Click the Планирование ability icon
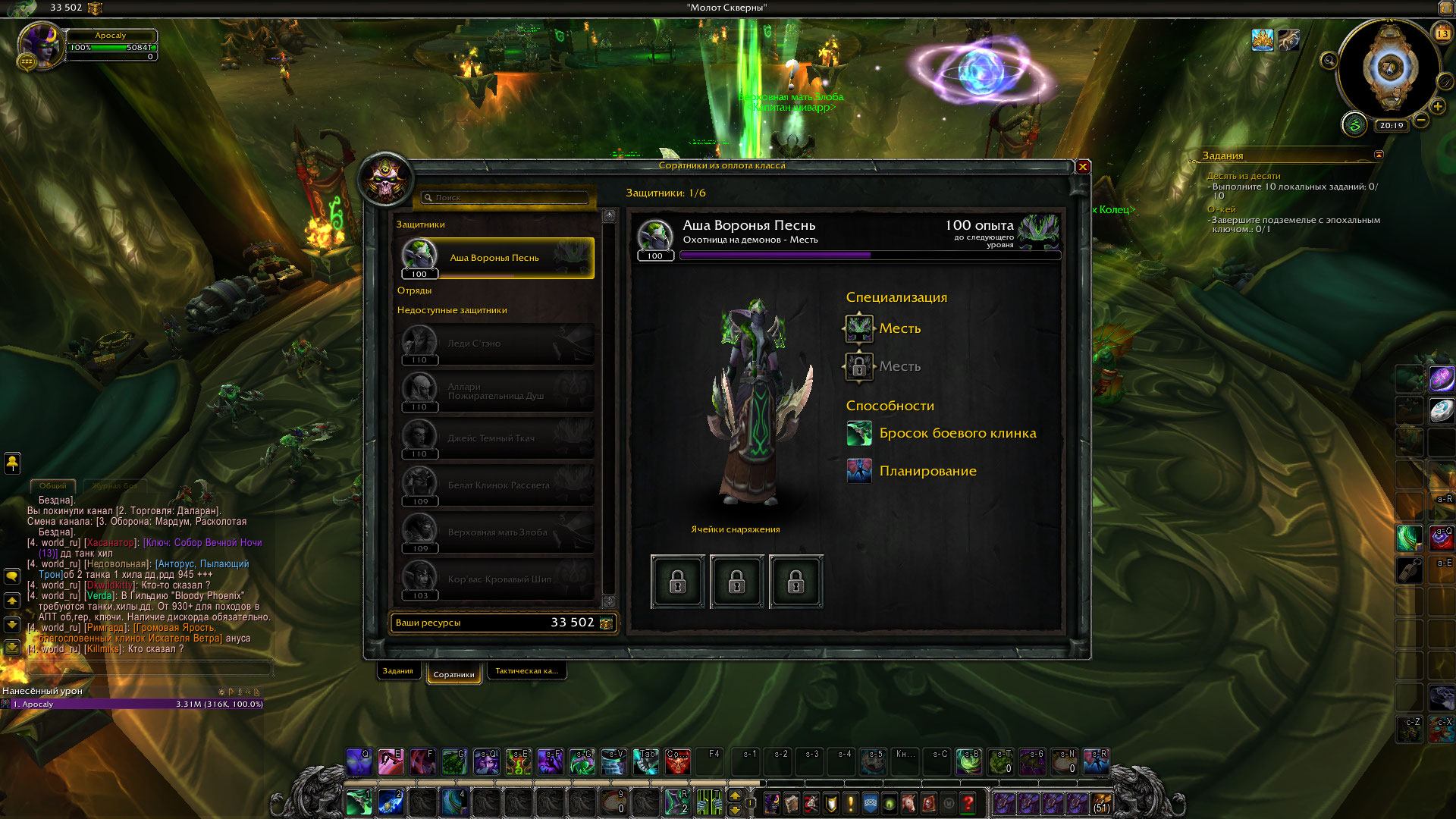Viewport: 1456px width, 819px height. pos(859,471)
